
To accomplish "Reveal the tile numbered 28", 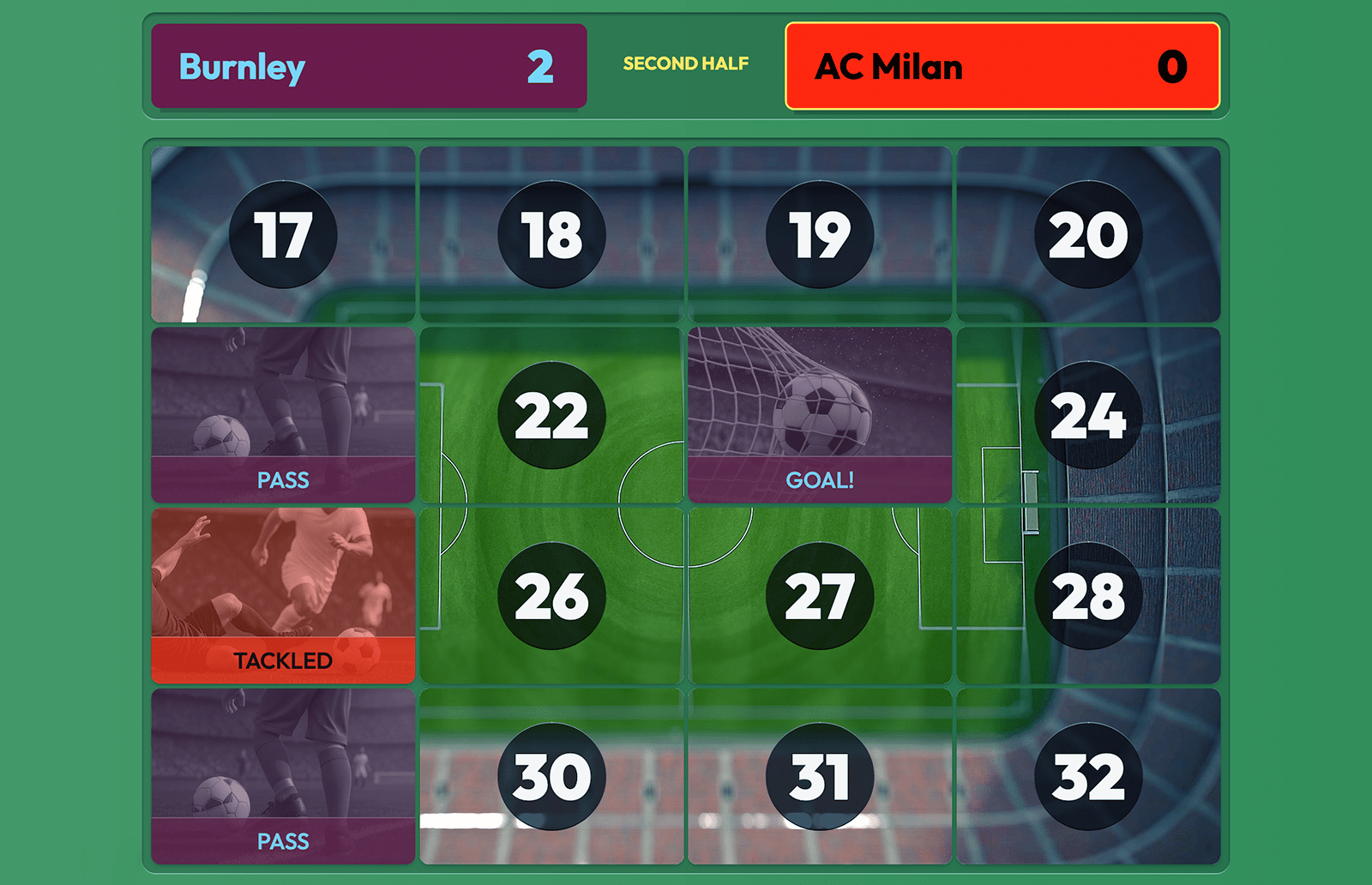I will click(x=1088, y=596).
